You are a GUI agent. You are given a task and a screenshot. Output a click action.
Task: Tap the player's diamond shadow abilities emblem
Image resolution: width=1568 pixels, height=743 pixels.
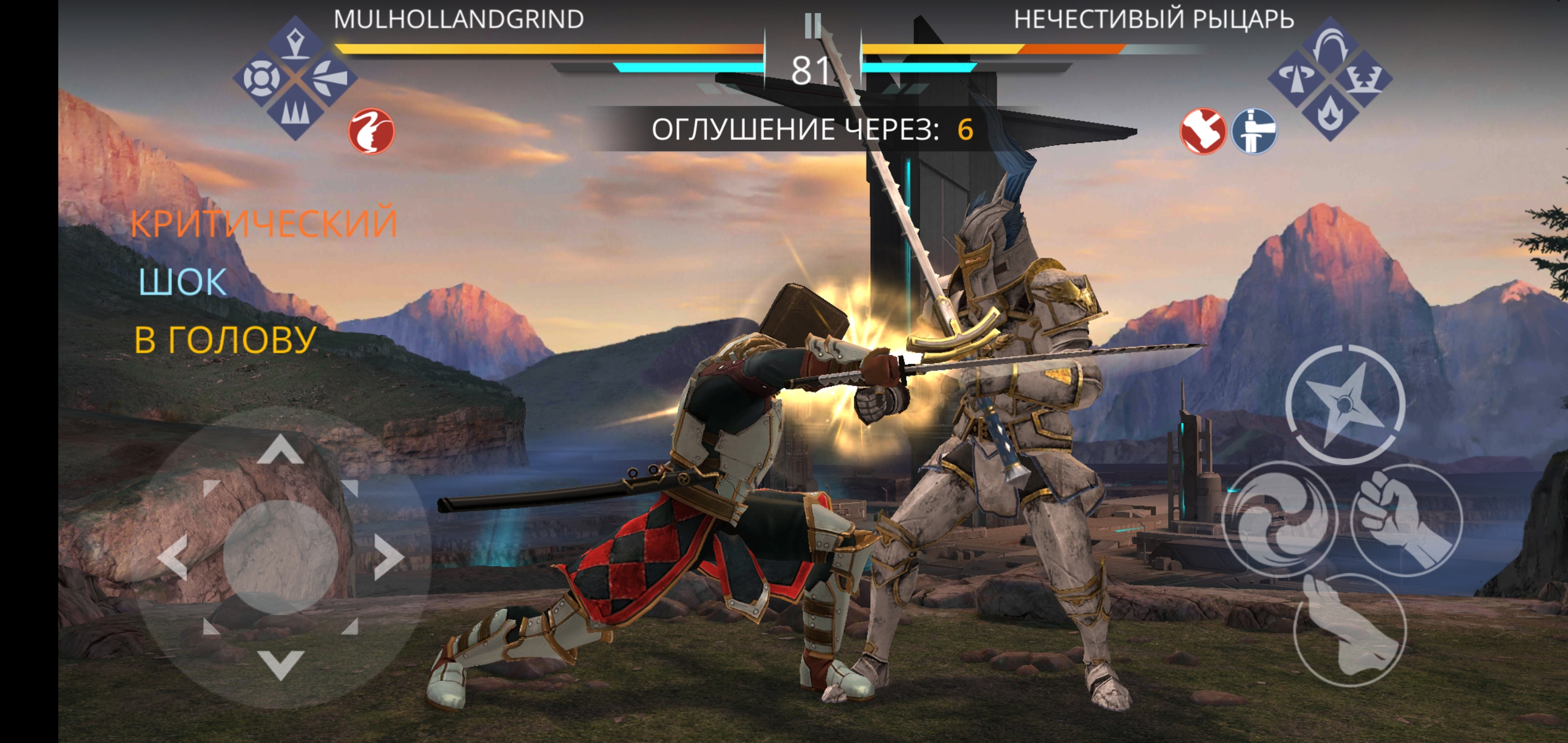[x=295, y=78]
